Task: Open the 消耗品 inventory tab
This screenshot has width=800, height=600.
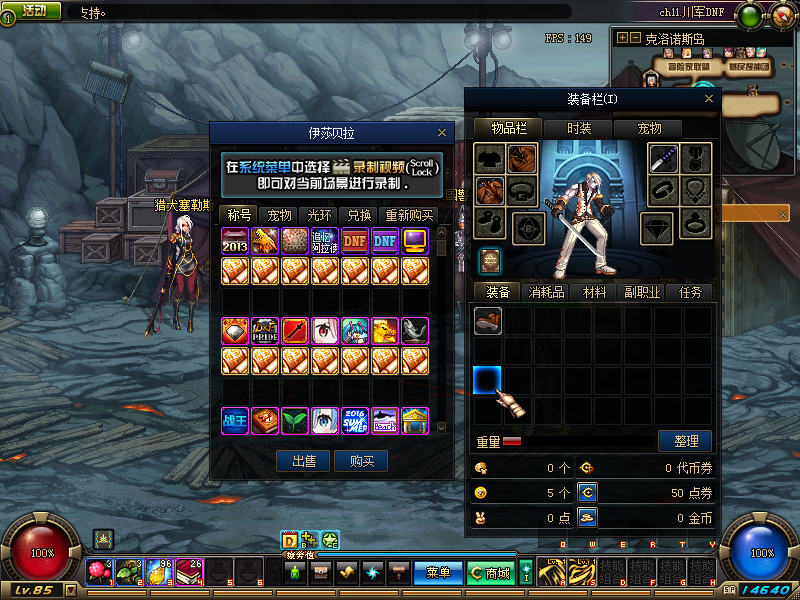Action: click(547, 292)
